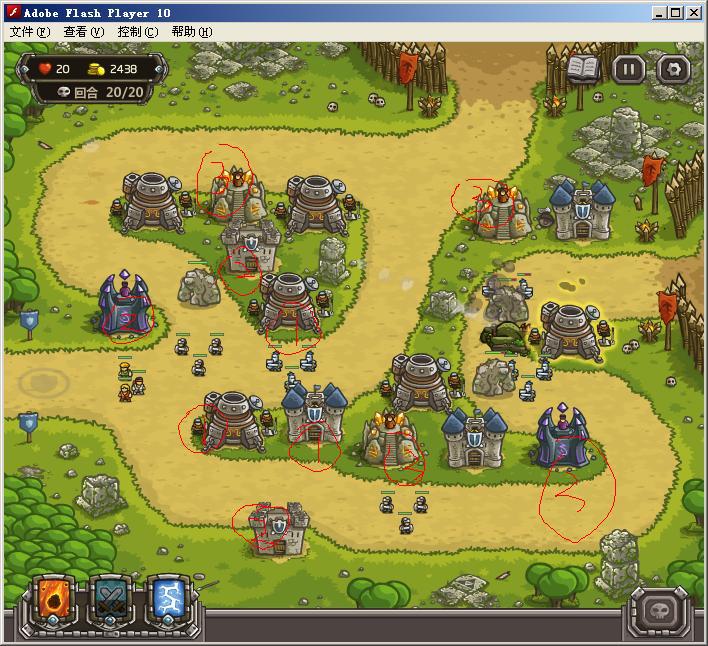Open the 帮助 (Help) menu
Viewport: 708px width, 646px height.
(191, 32)
